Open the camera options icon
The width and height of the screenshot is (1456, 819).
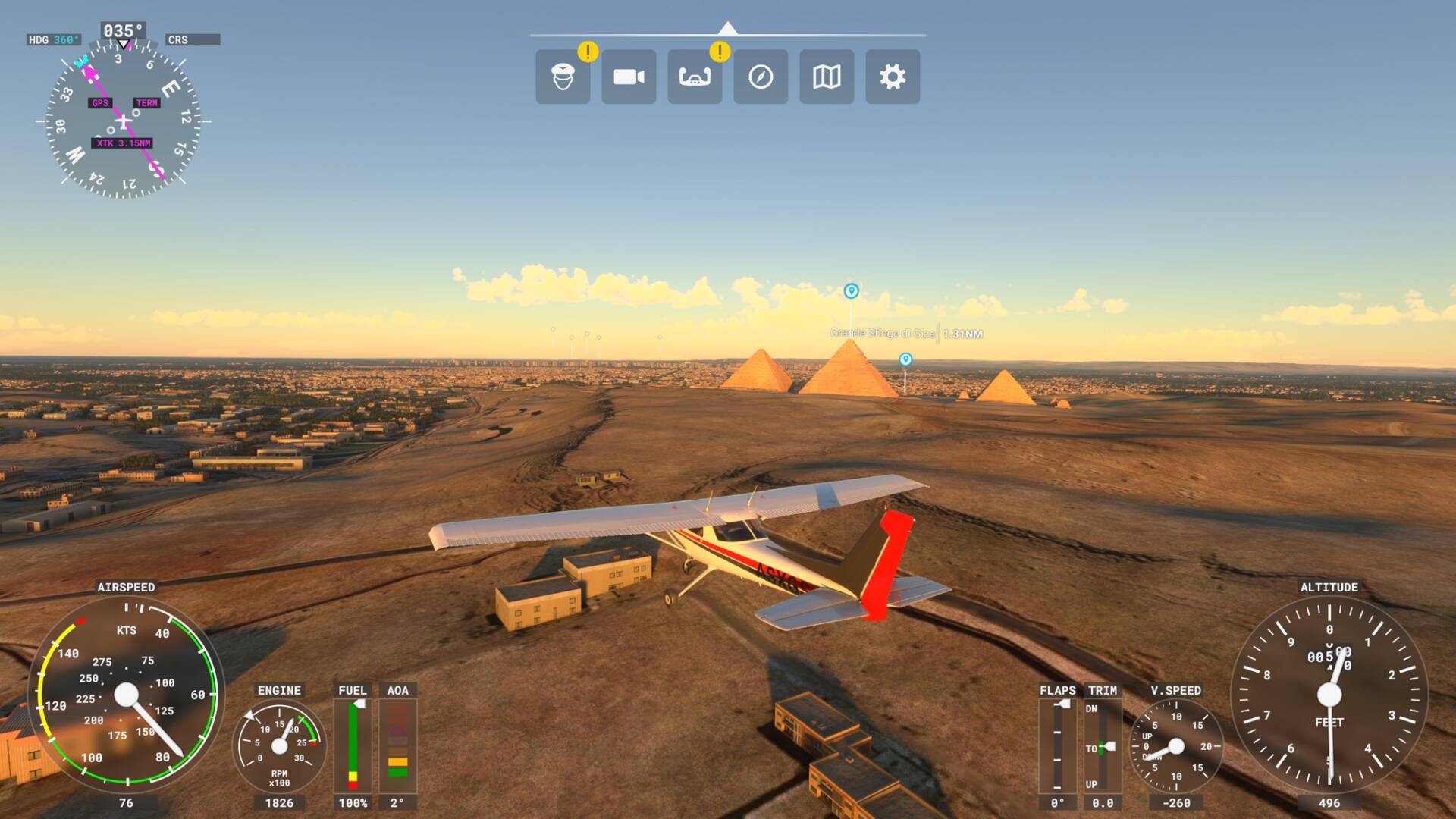[629, 77]
